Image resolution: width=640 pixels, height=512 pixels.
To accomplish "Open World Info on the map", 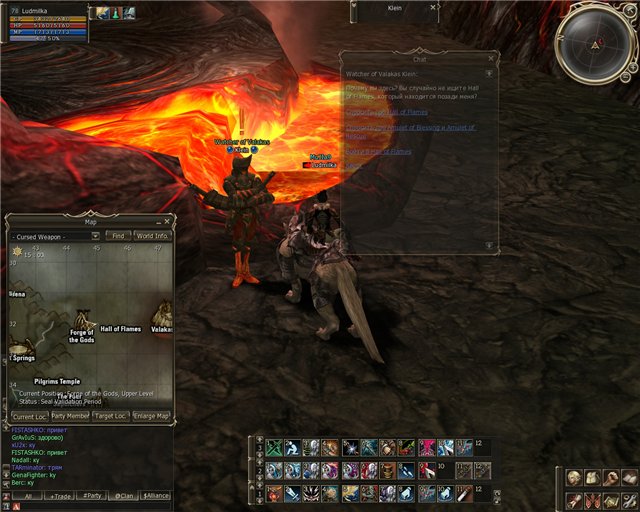I will coord(152,236).
